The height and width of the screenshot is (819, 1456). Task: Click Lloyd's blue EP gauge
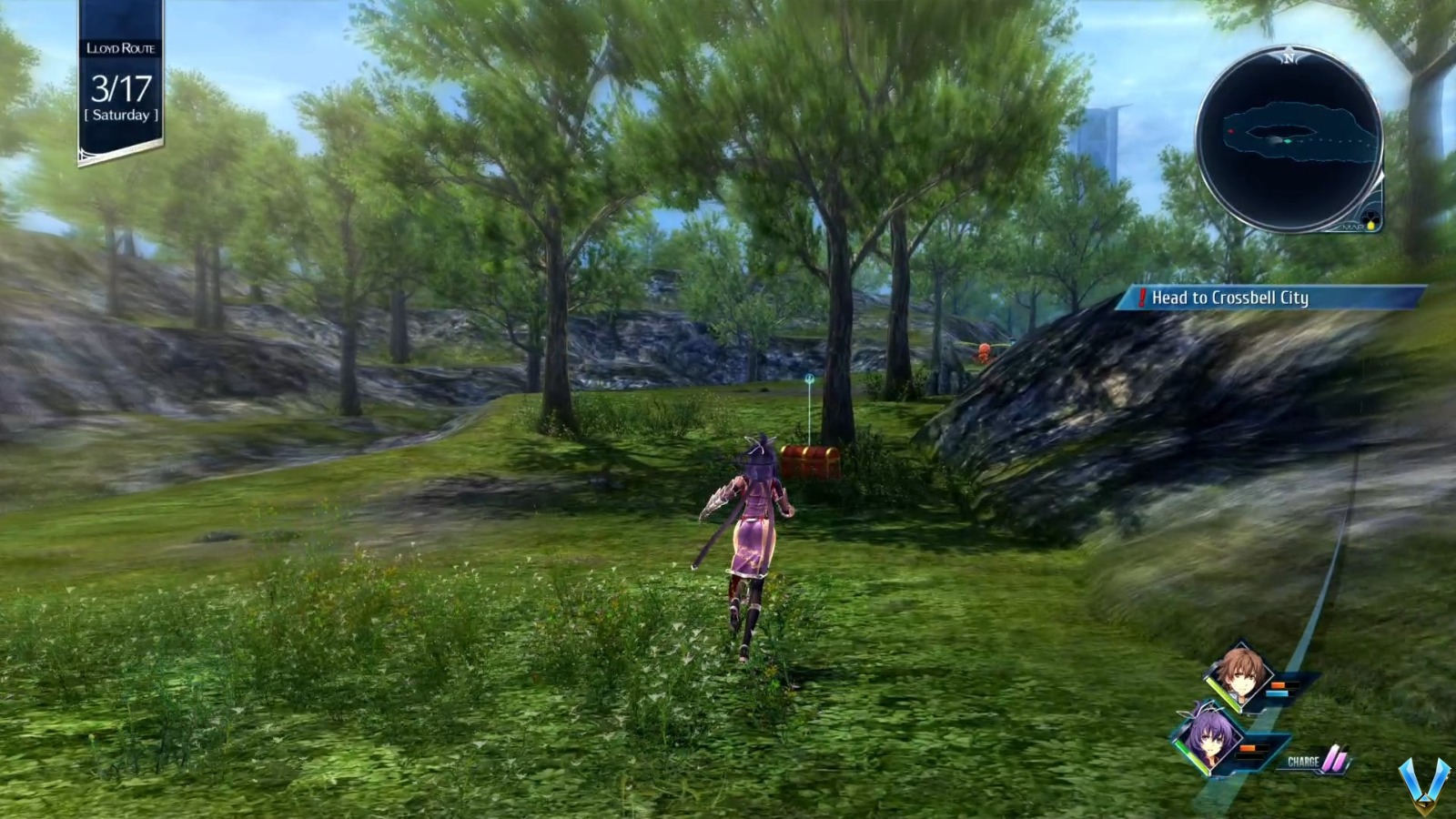(1278, 693)
